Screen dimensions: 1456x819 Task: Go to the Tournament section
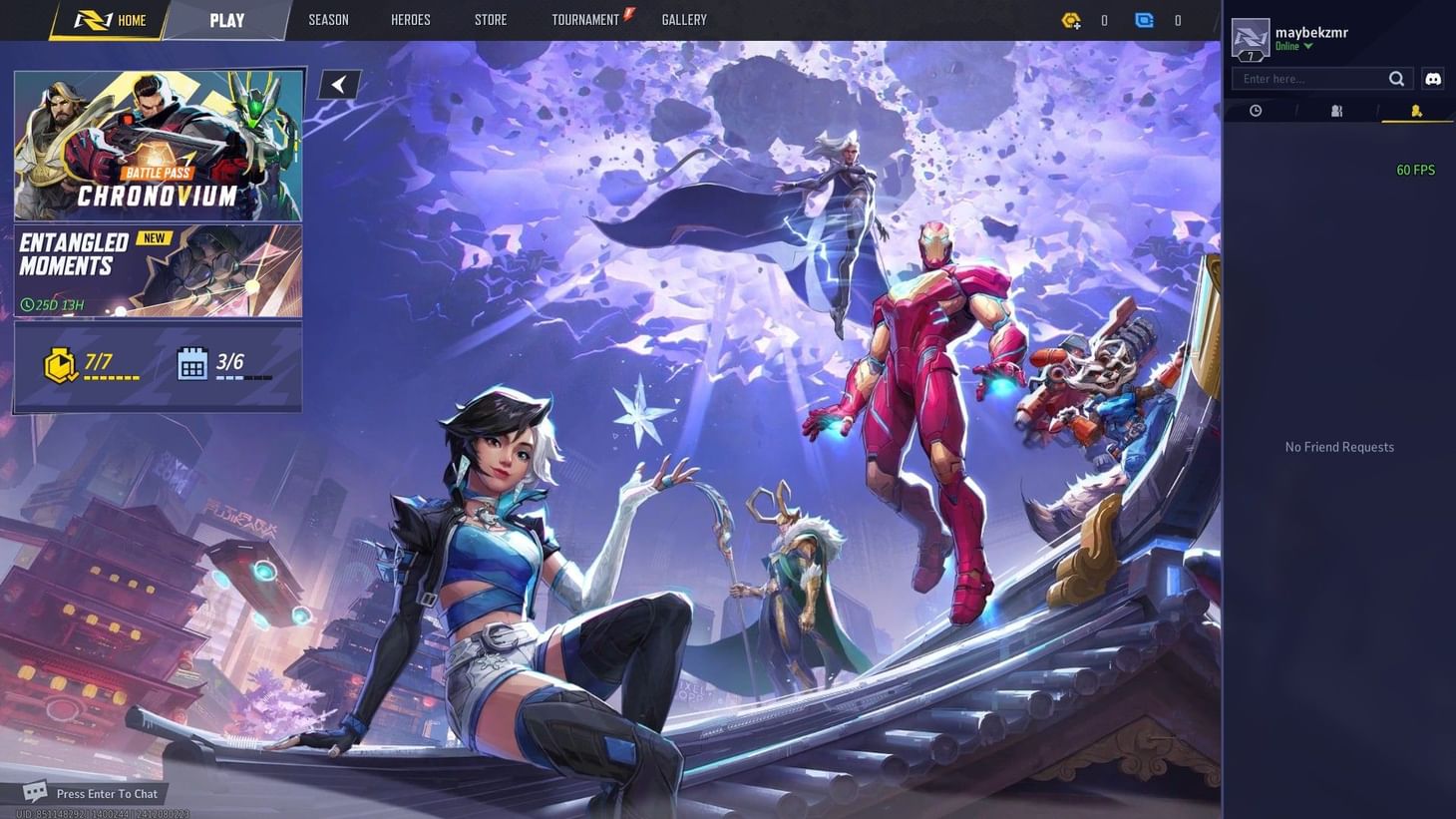(585, 19)
